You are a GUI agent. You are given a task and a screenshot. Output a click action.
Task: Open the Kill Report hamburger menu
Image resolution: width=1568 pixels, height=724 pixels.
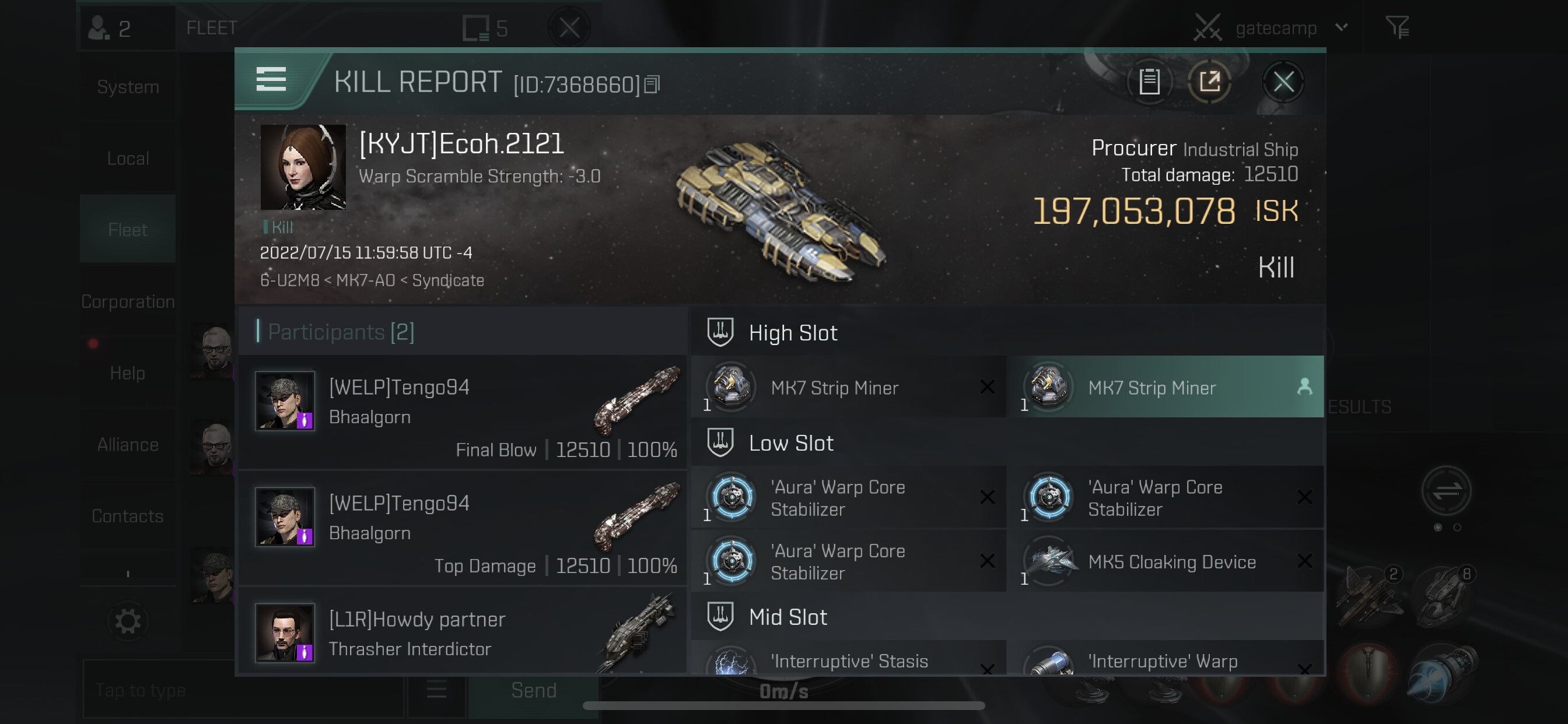pyautogui.click(x=271, y=80)
